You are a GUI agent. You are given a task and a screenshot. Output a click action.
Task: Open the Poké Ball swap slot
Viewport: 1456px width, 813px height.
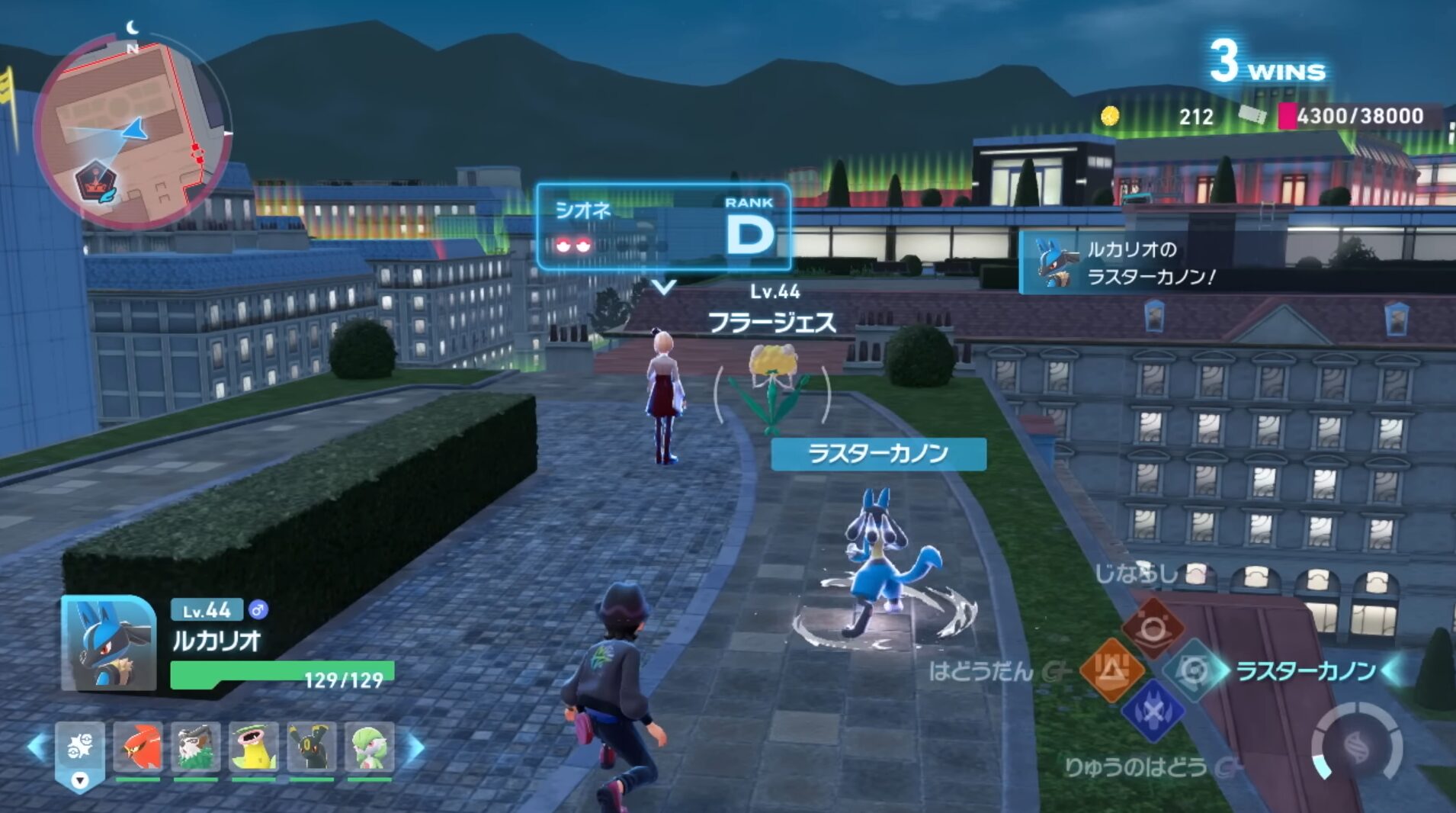(80, 751)
